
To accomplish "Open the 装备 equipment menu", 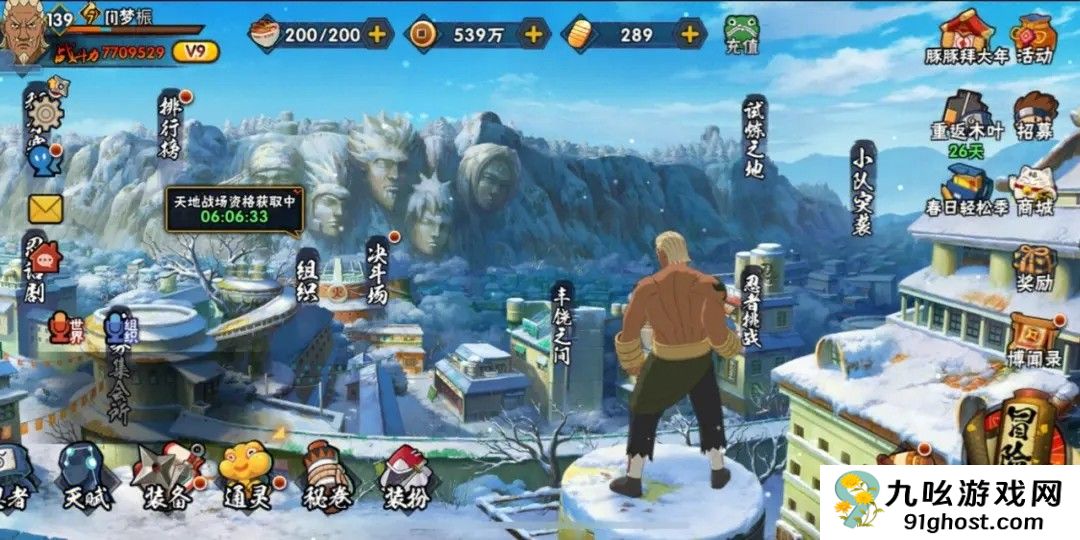I will 163,477.
